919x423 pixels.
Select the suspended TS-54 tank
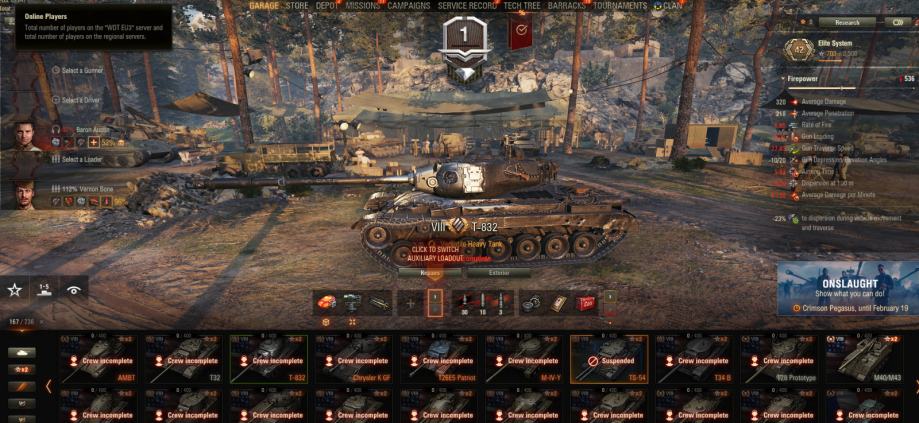pos(609,359)
